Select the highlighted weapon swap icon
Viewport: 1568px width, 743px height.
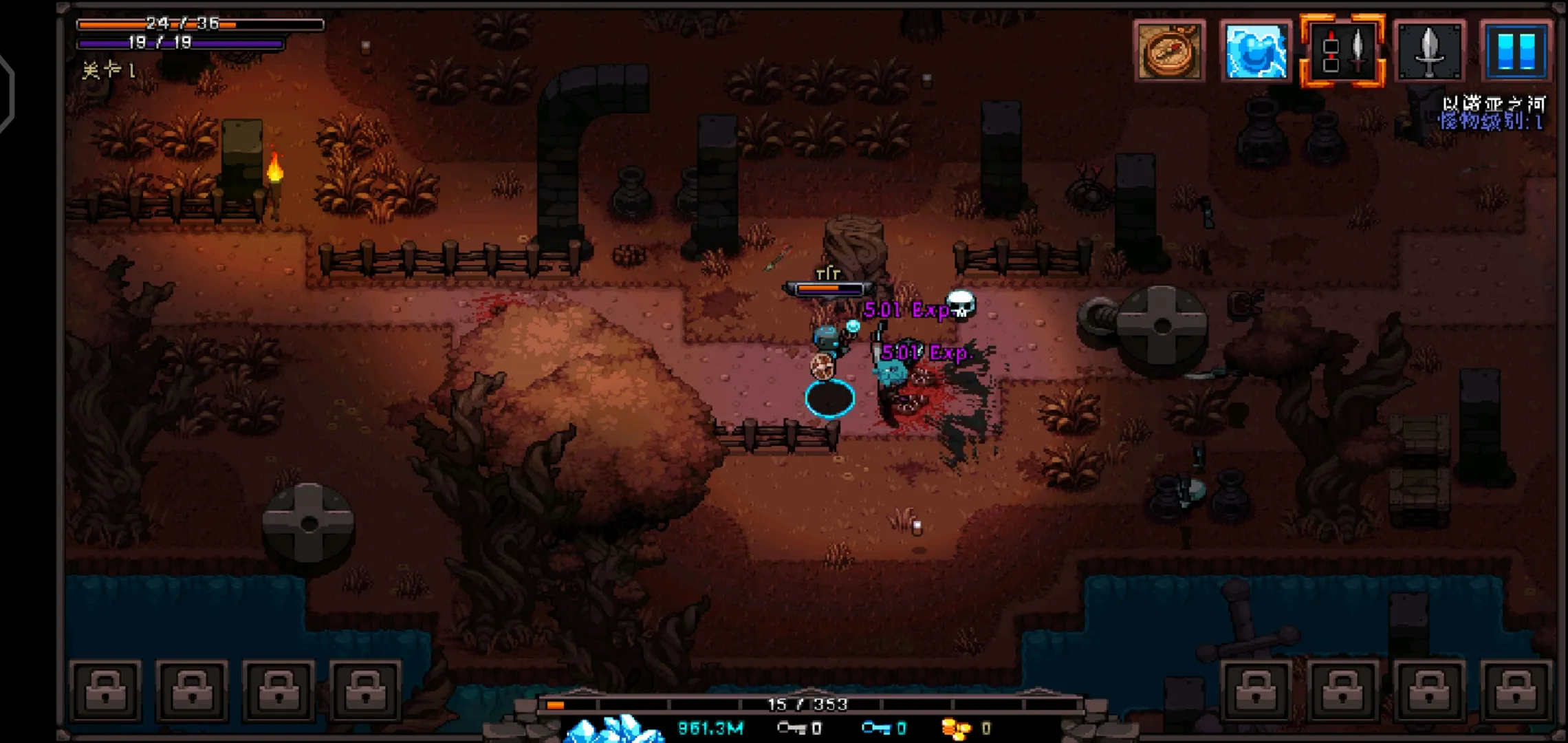click(1342, 51)
